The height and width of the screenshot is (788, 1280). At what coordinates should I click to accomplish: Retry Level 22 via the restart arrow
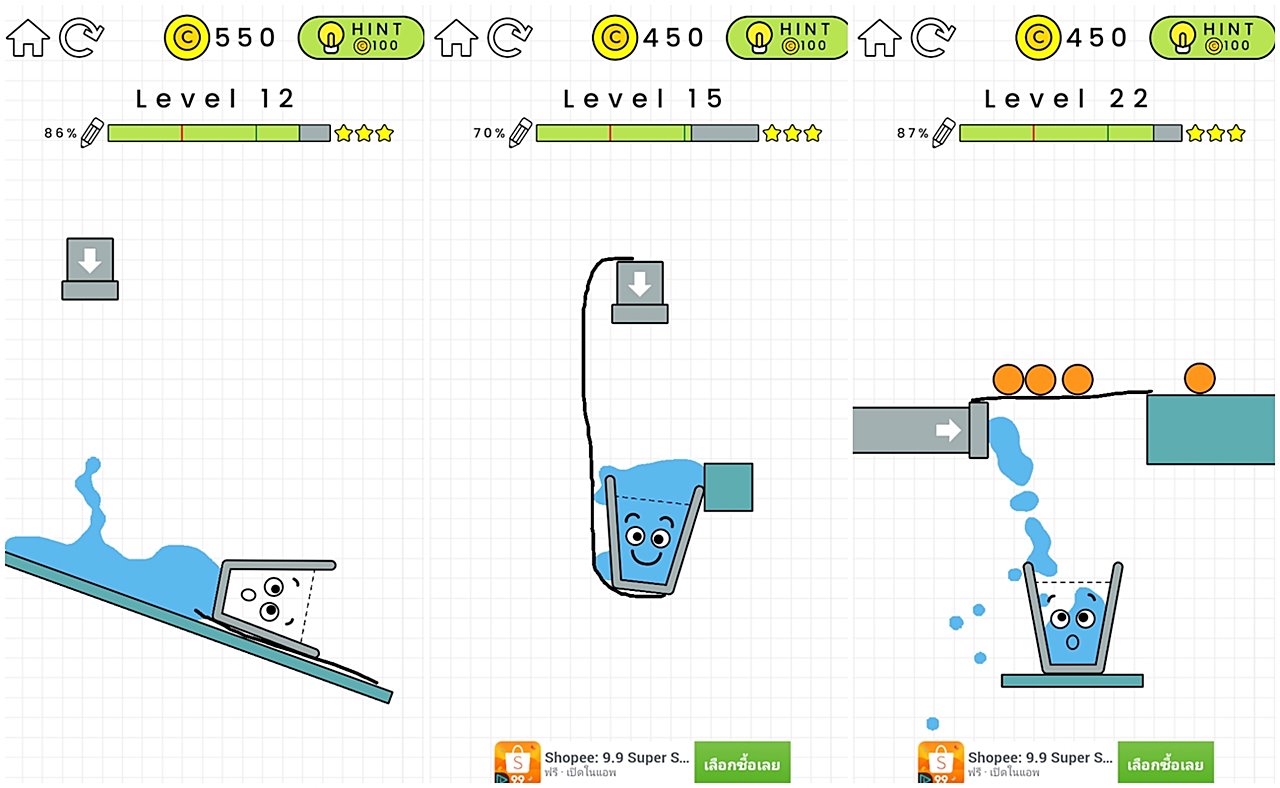click(933, 38)
